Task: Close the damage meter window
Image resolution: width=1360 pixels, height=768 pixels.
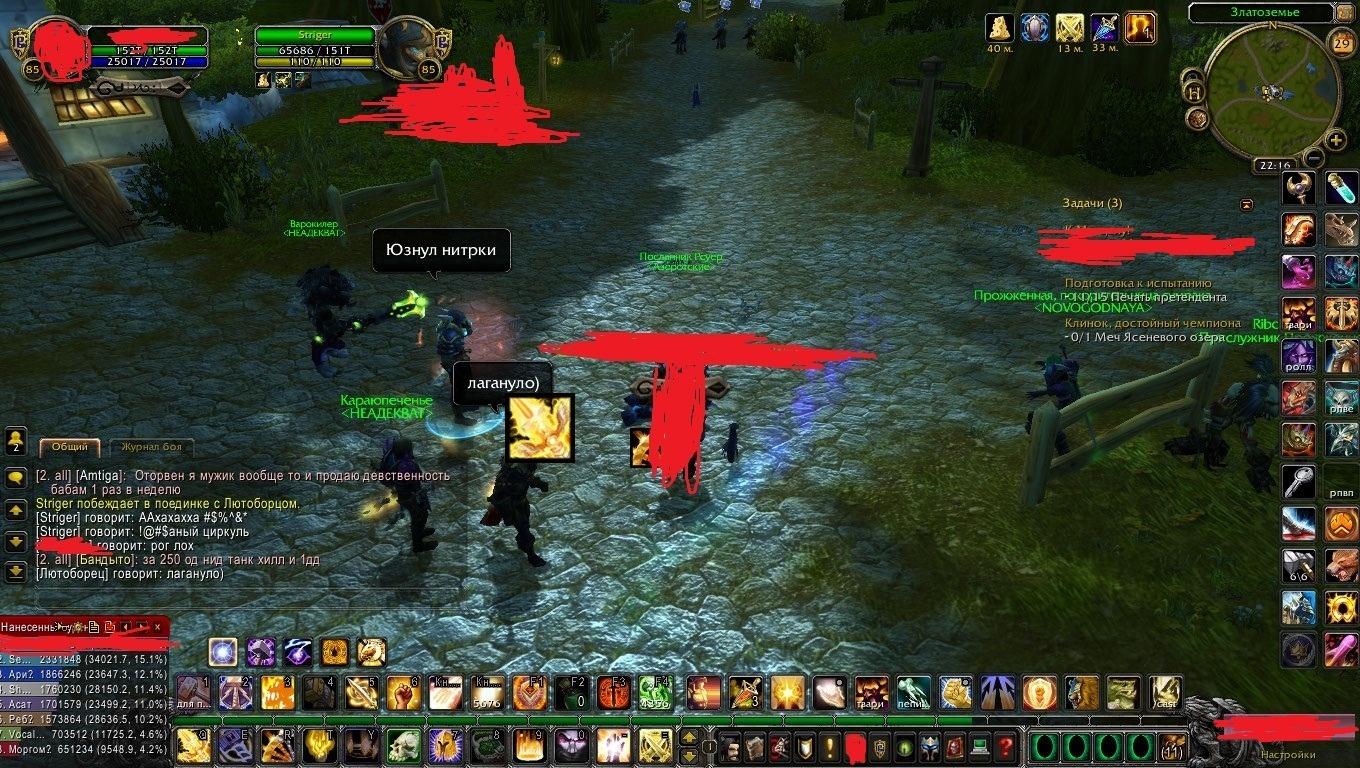Action: [159, 627]
